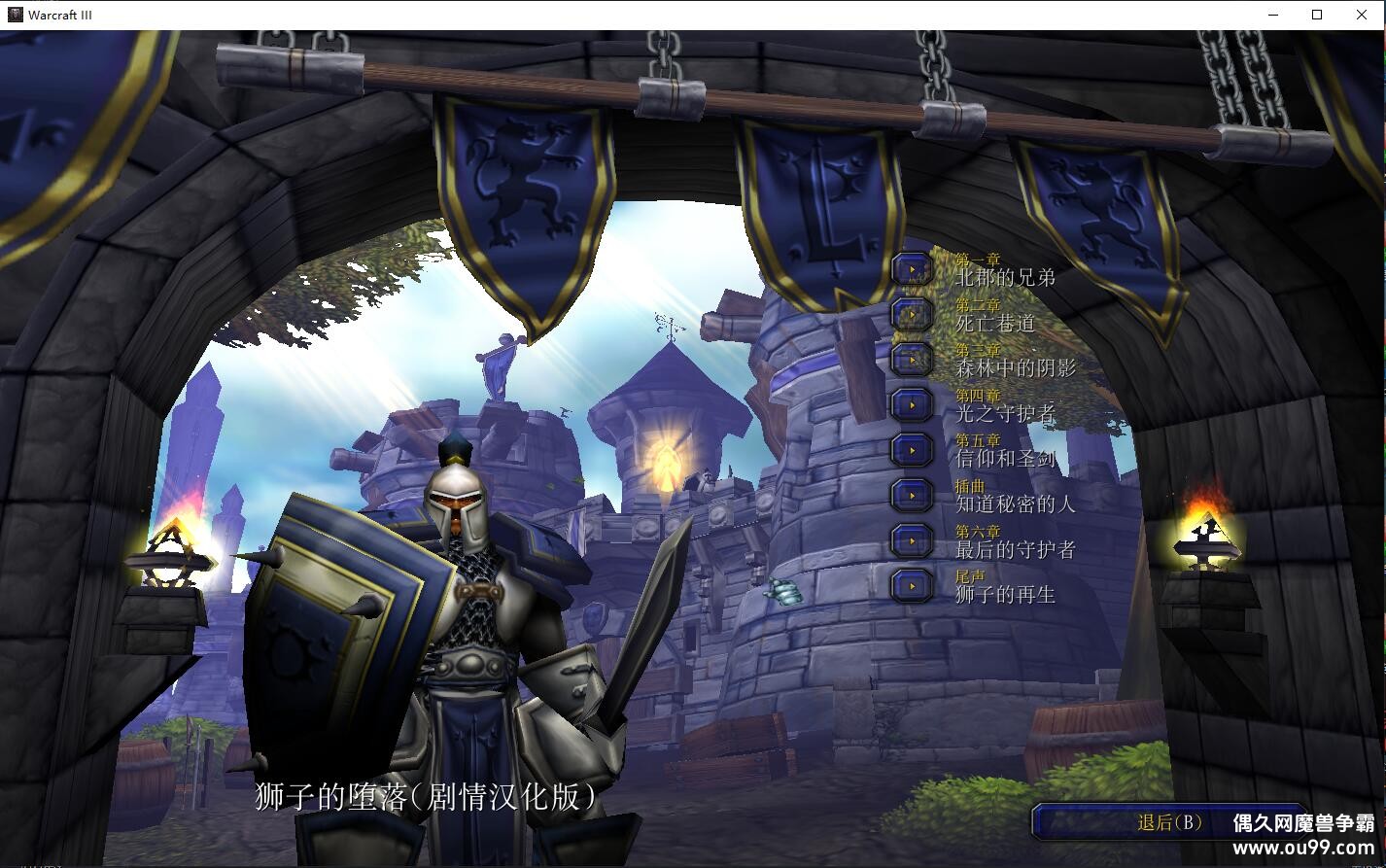Choose chapter six 最后的守护者
Screen dimensions: 1386x868
913,540
